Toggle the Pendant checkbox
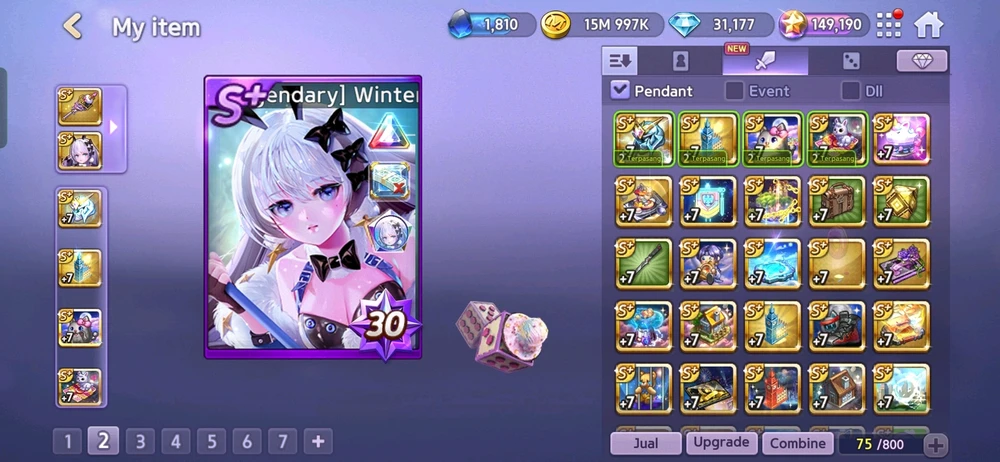The image size is (1000, 462). [620, 91]
